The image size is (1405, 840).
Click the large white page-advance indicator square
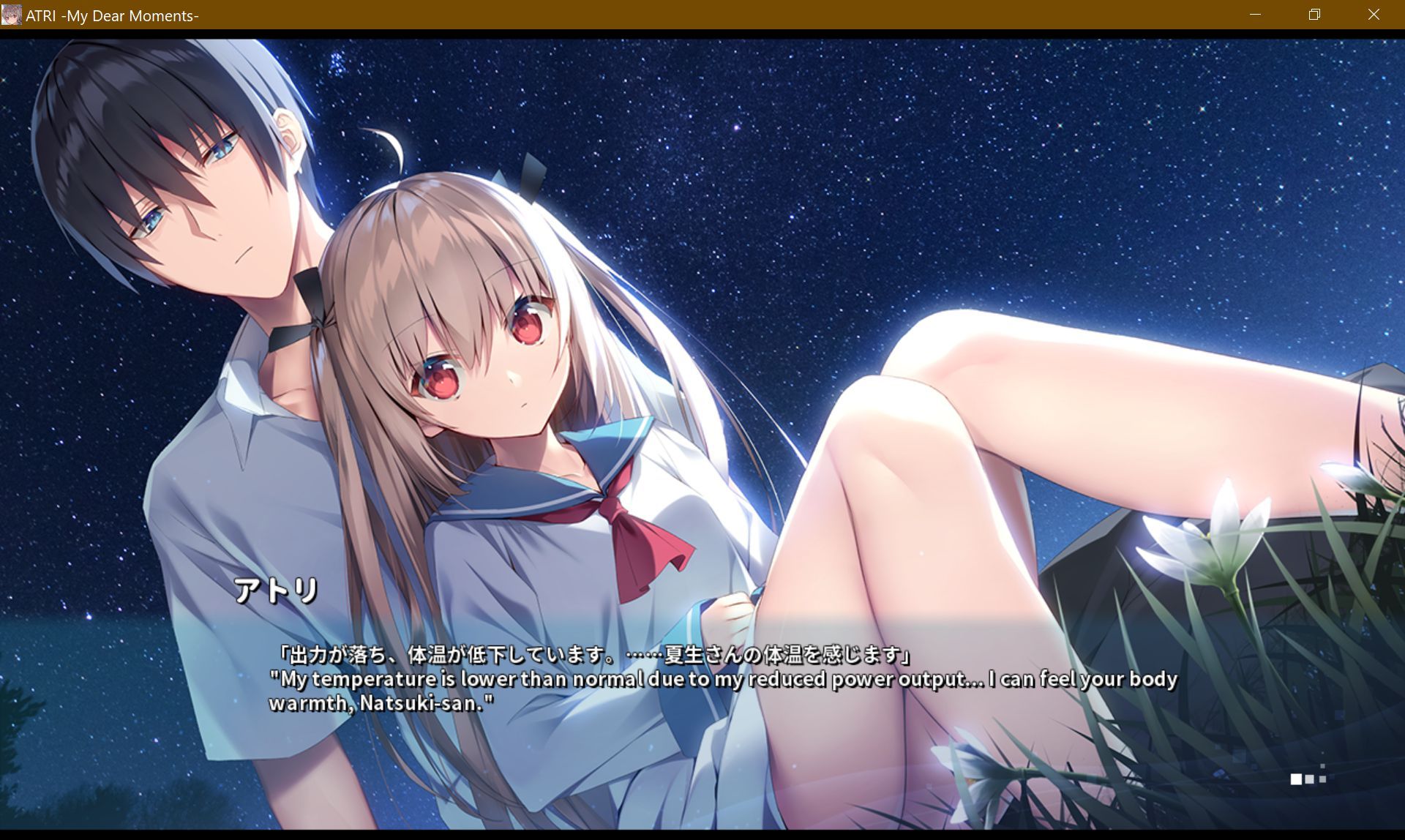point(1296,779)
